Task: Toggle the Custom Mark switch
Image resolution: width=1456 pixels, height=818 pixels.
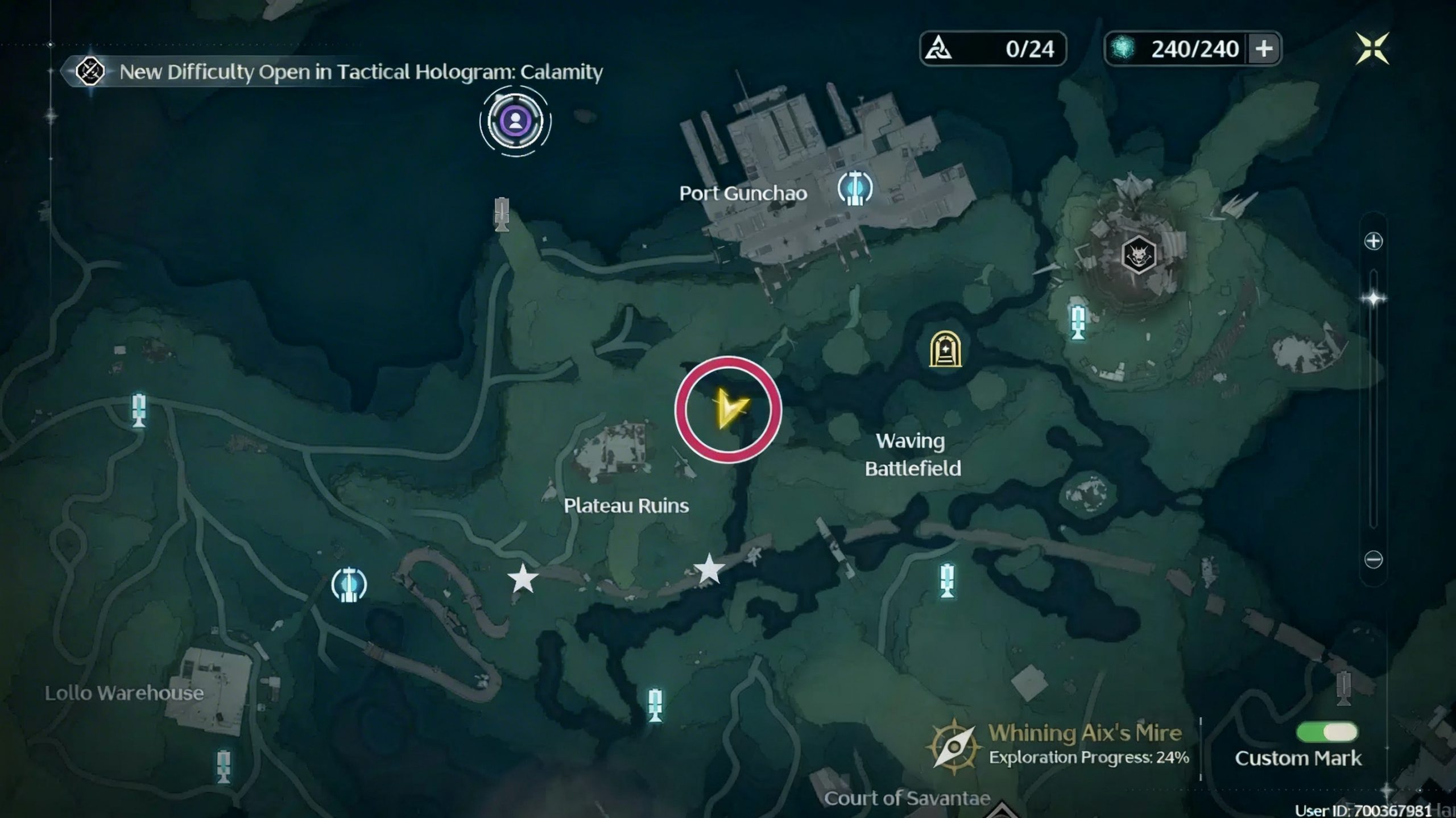Action: tap(1326, 732)
